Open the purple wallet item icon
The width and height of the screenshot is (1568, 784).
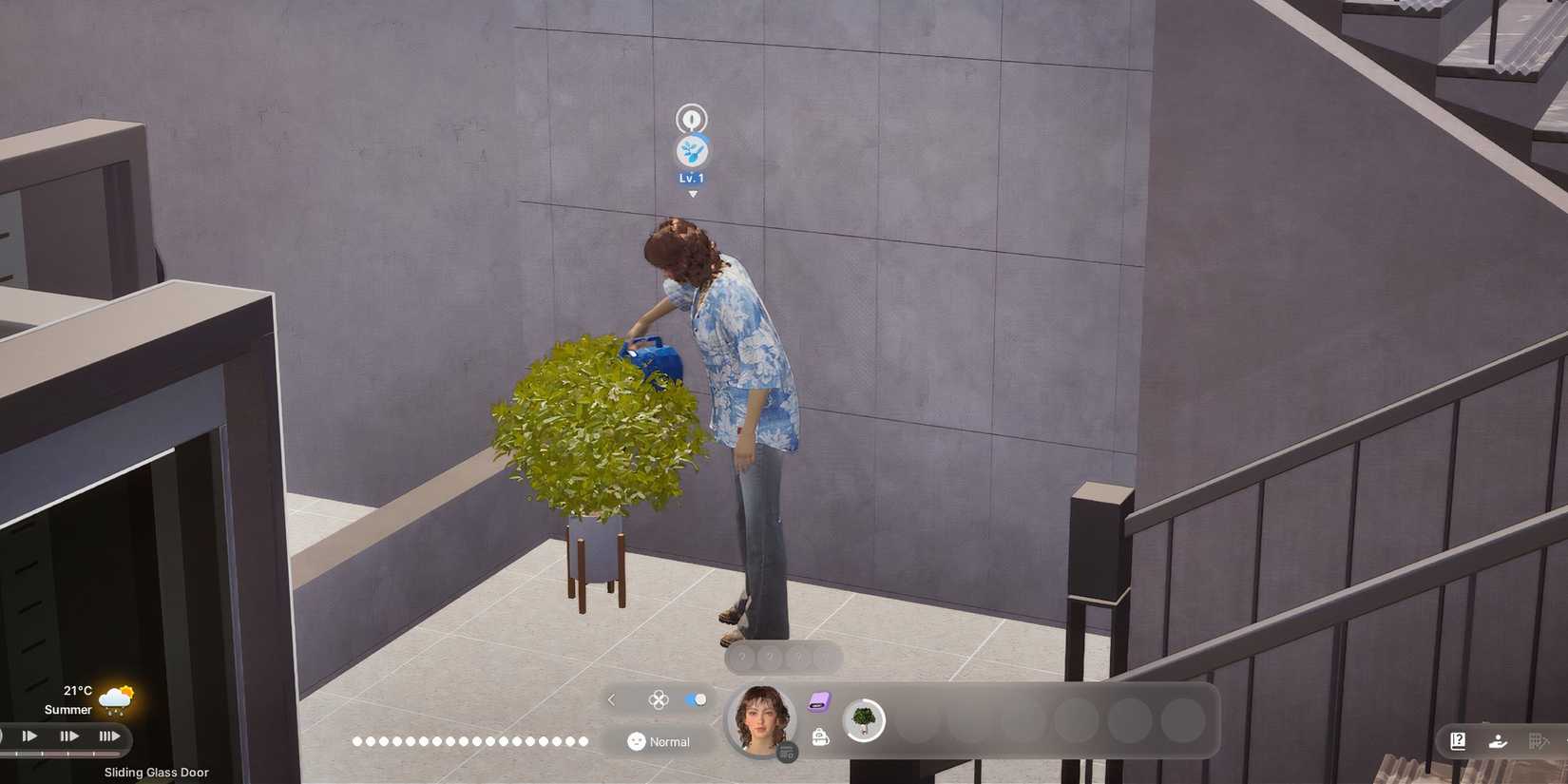(x=819, y=700)
